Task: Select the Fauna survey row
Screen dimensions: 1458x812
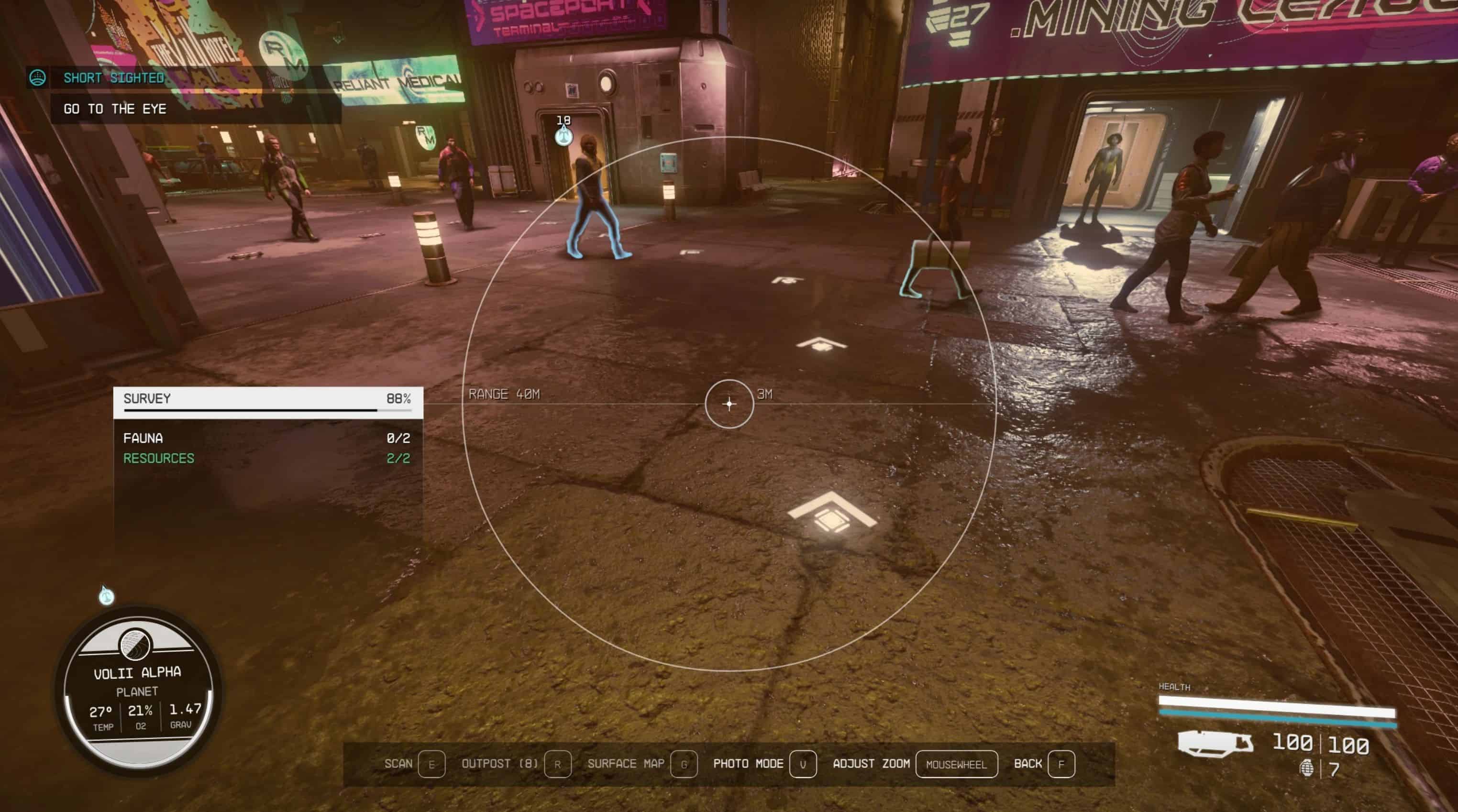Action: [x=266, y=438]
